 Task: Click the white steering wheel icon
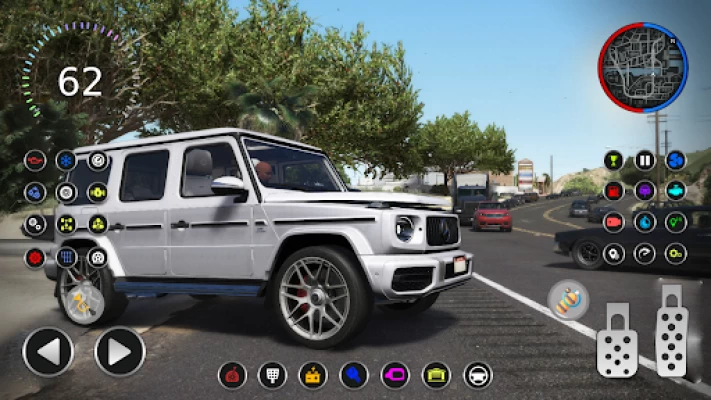pos(478,375)
